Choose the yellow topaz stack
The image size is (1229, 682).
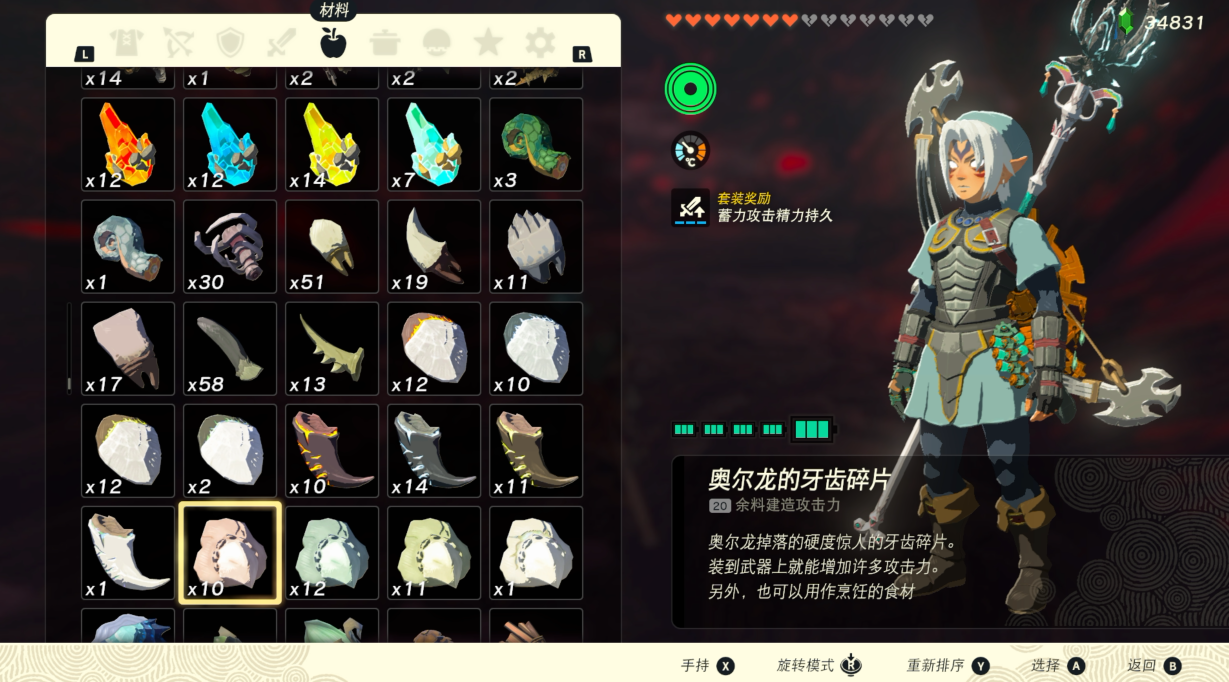(x=332, y=144)
